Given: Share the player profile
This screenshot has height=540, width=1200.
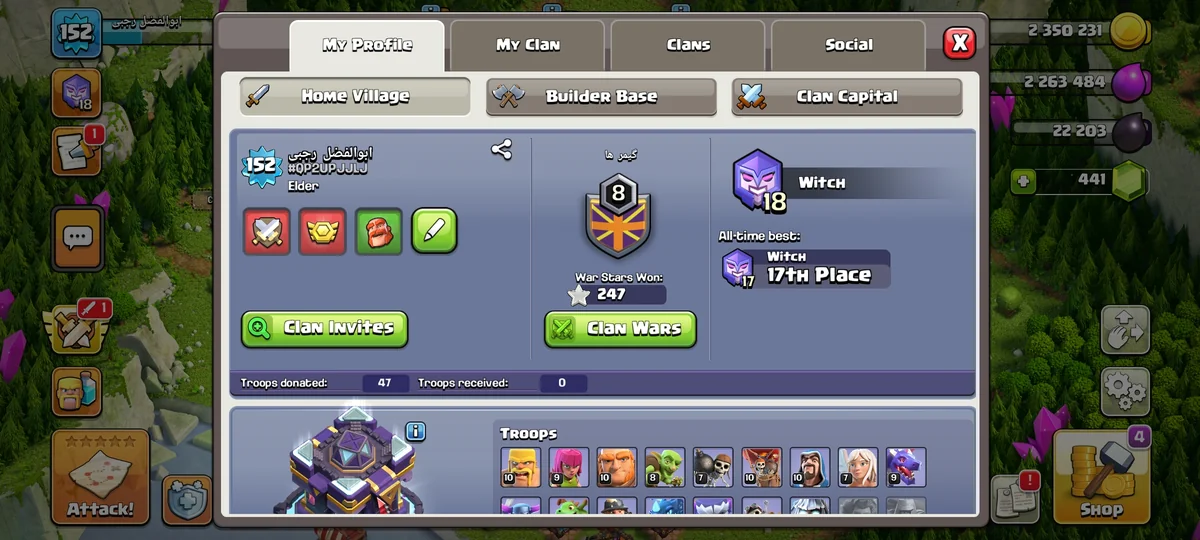Looking at the screenshot, I should (501, 150).
